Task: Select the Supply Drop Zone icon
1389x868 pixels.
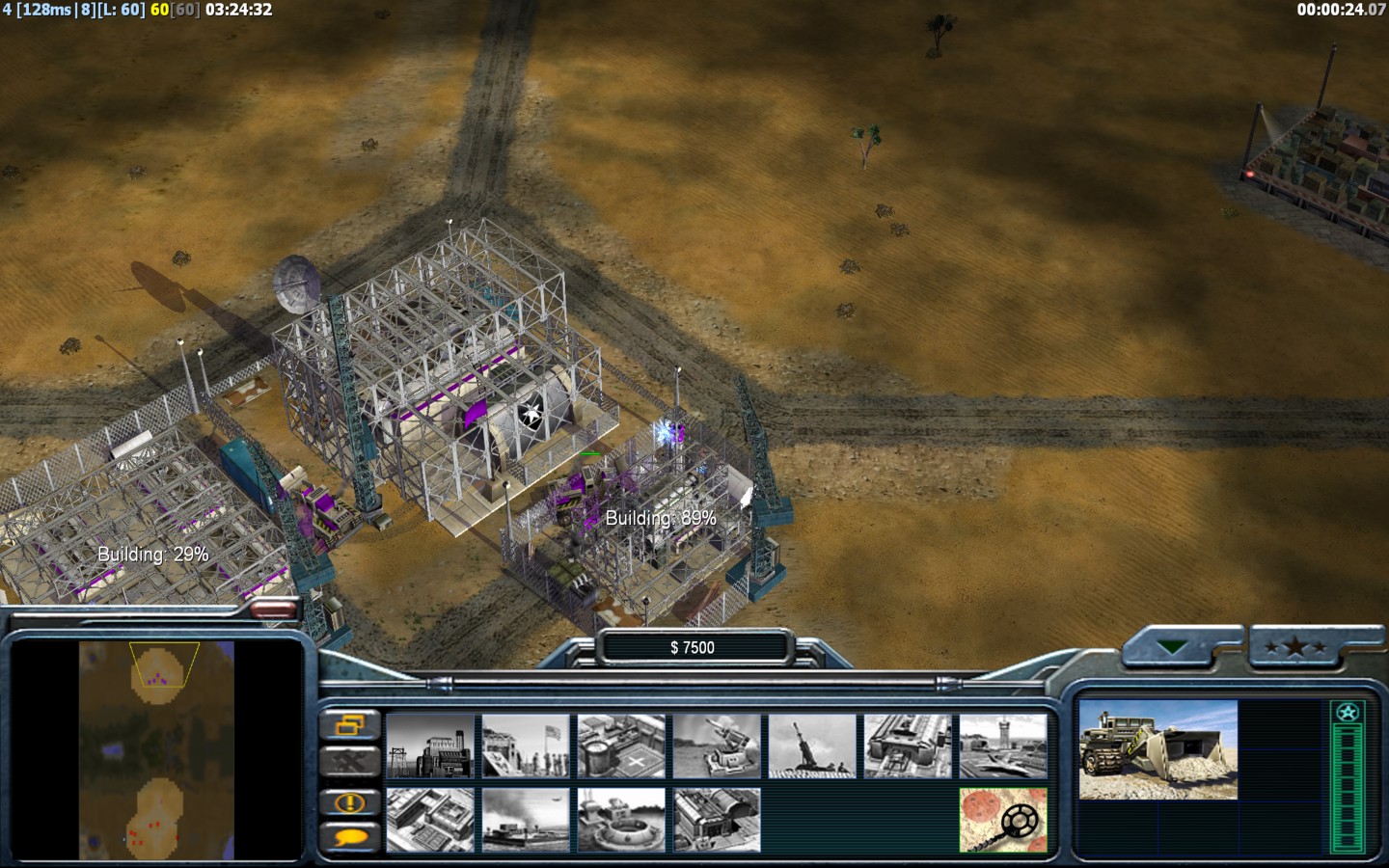Action: pyautogui.click(x=526, y=820)
